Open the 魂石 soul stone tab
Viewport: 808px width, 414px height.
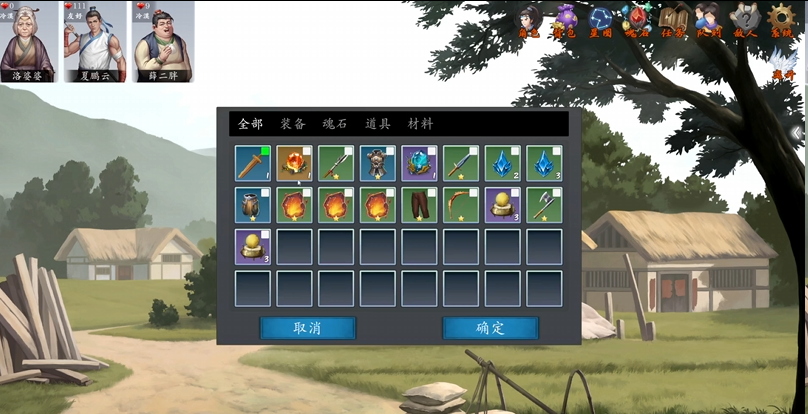coord(335,124)
